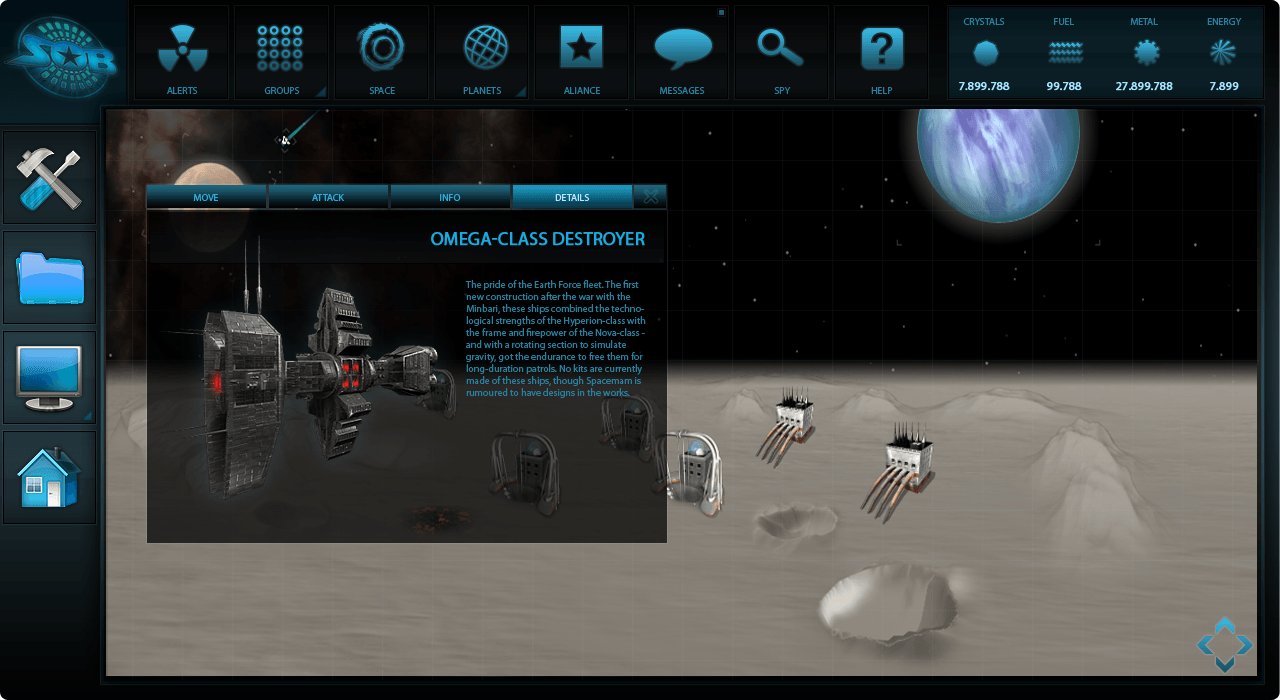
Task: Click the hammer and screwdriver build icon
Action: pos(50,178)
